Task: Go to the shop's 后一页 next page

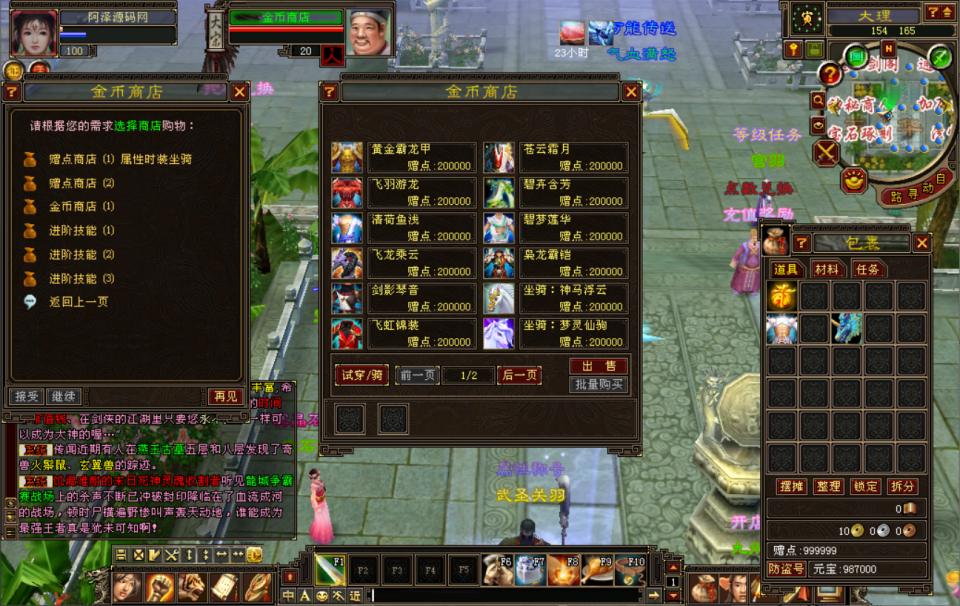Action: pos(519,375)
